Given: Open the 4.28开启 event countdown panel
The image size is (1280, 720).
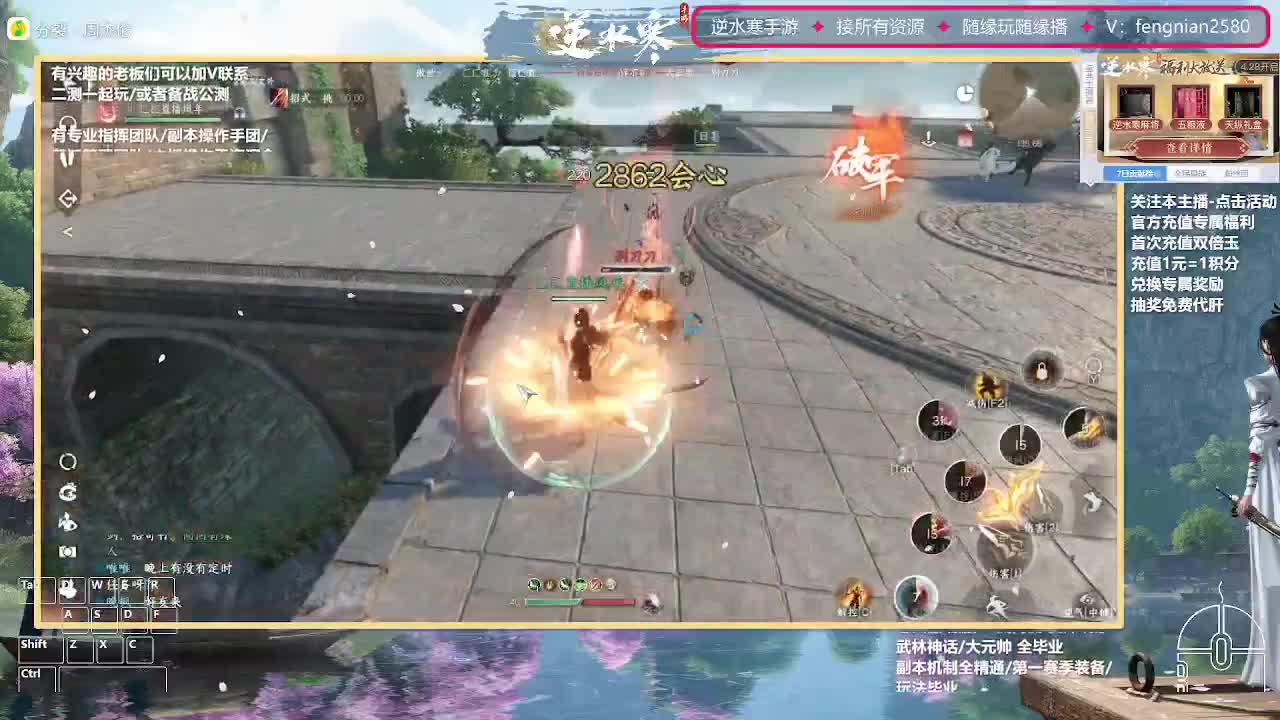Looking at the screenshot, I should point(1257,67).
